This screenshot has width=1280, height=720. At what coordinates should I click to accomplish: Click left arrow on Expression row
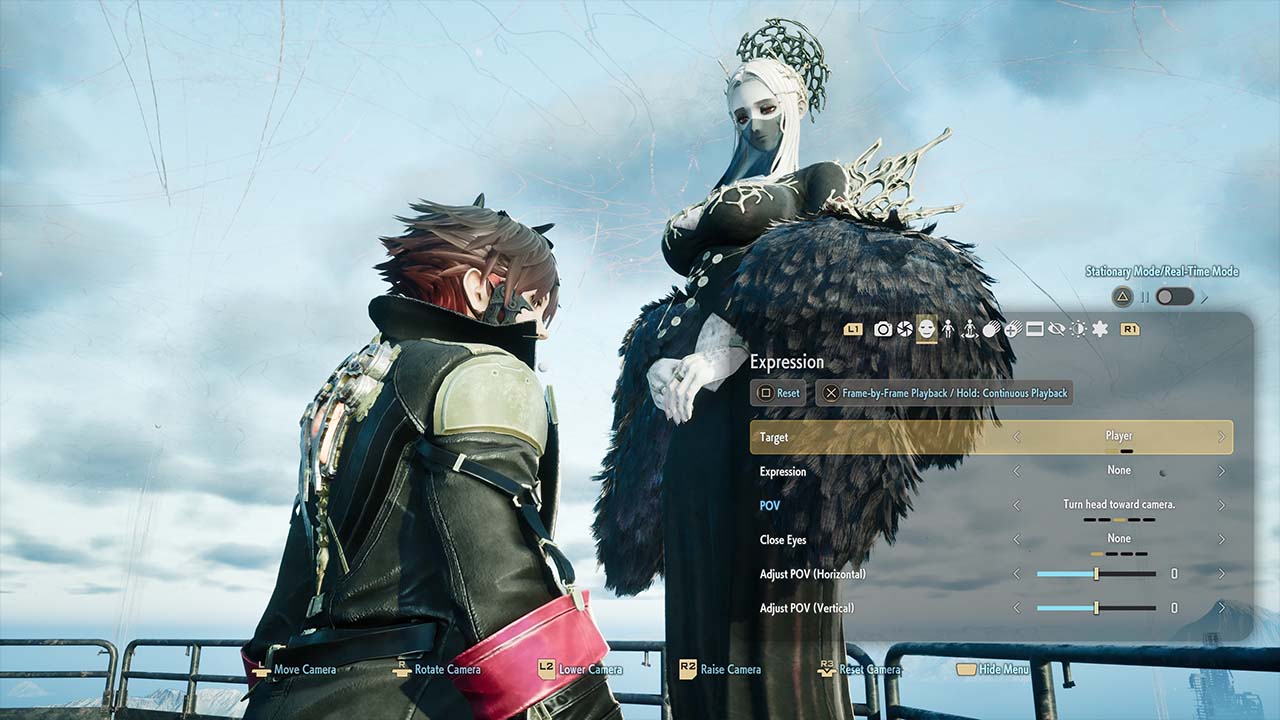[1017, 471]
